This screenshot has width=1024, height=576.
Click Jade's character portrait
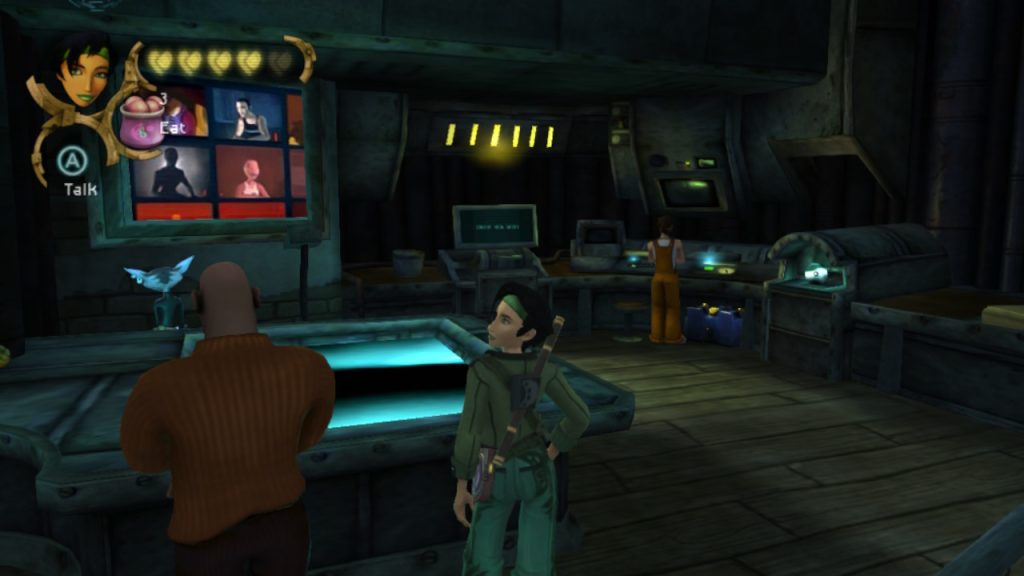pyautogui.click(x=83, y=69)
